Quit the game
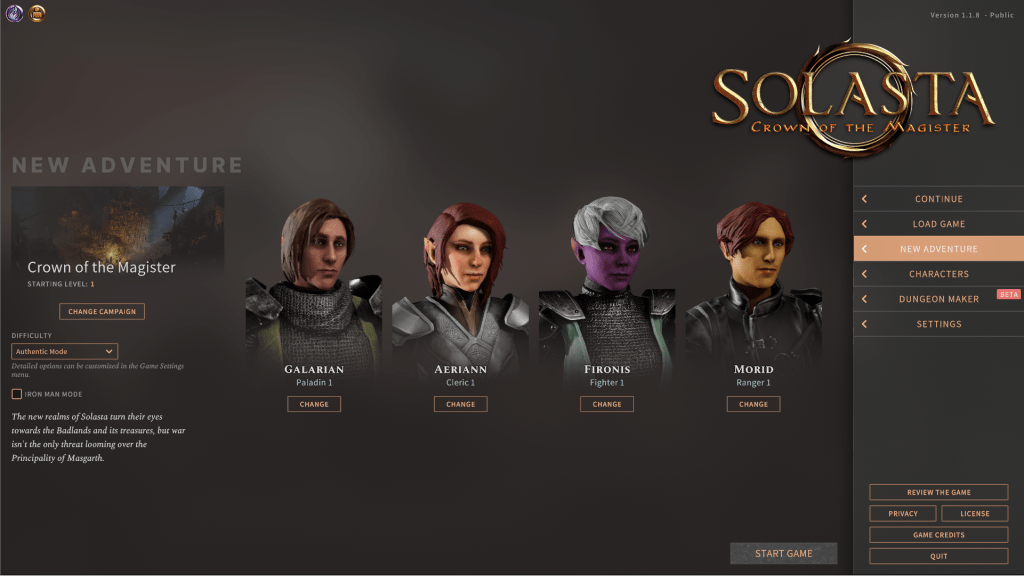The width and height of the screenshot is (1024, 576). [x=938, y=556]
